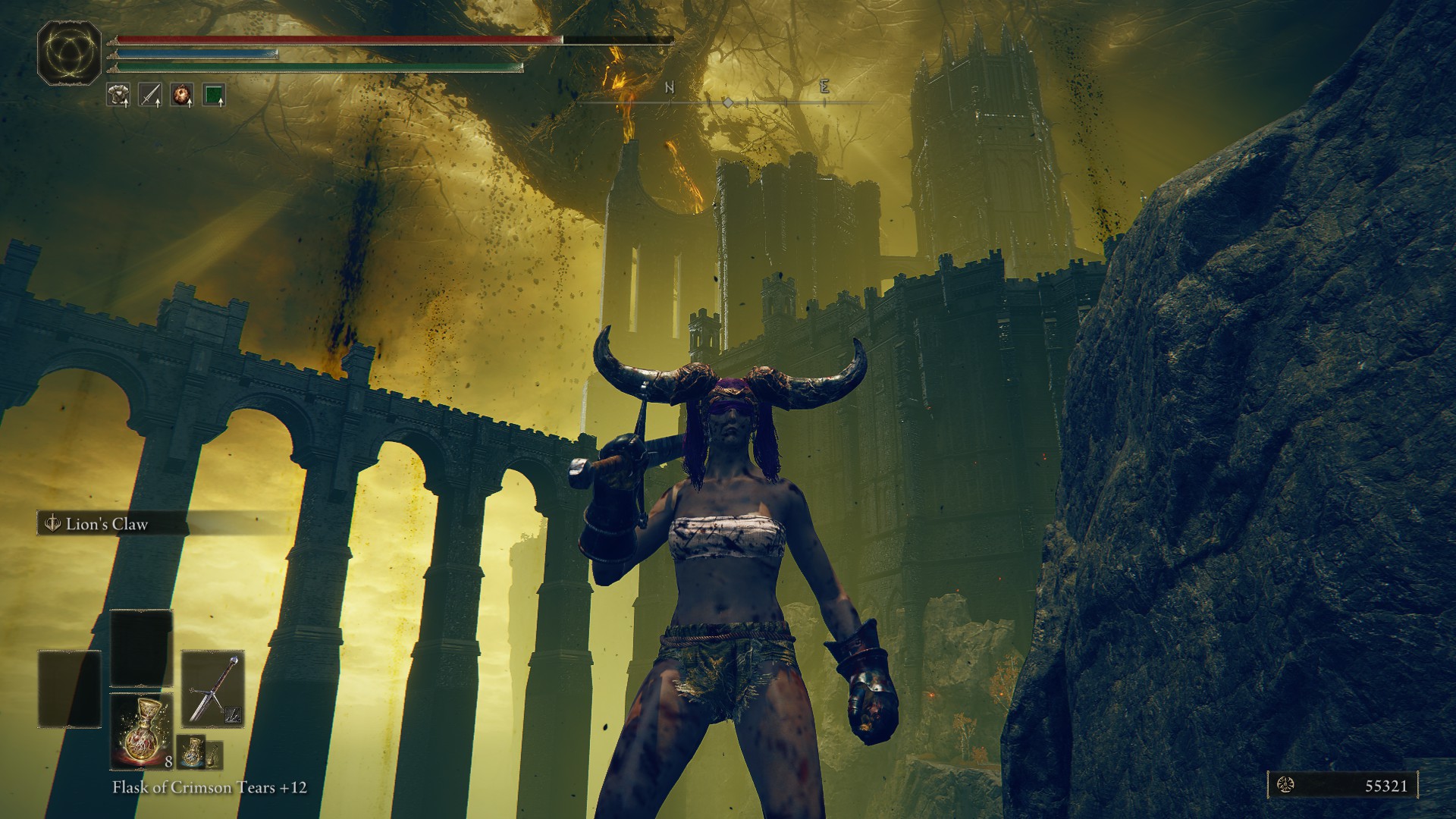Choose the small blue flask icon

[x=191, y=752]
